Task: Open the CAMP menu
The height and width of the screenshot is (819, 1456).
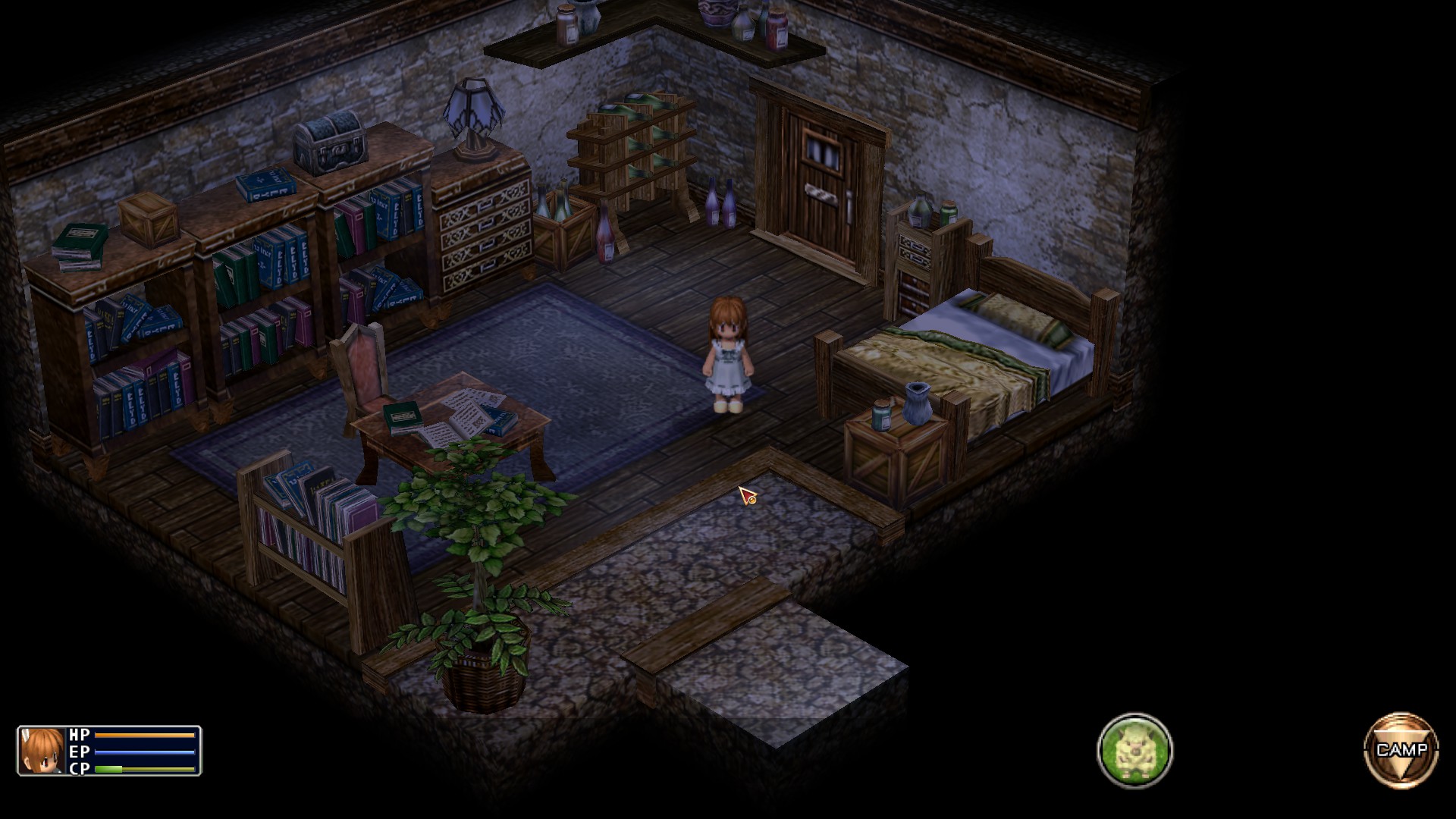Action: click(1401, 750)
